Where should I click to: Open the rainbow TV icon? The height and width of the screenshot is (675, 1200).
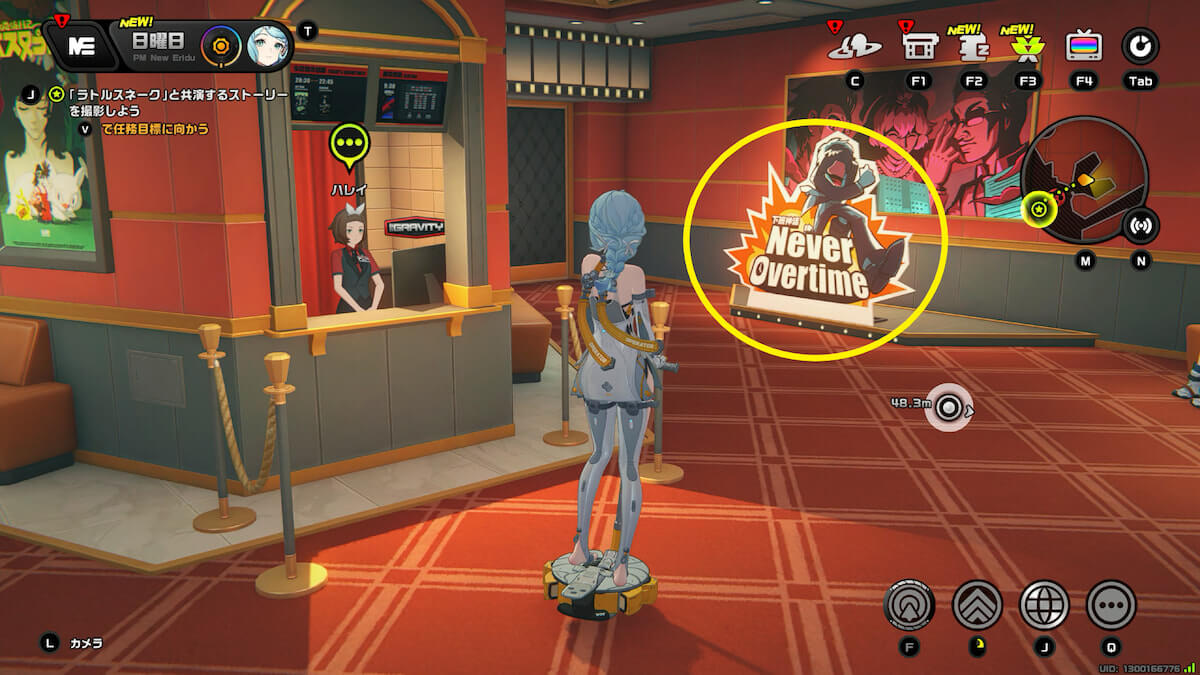pos(1084,45)
